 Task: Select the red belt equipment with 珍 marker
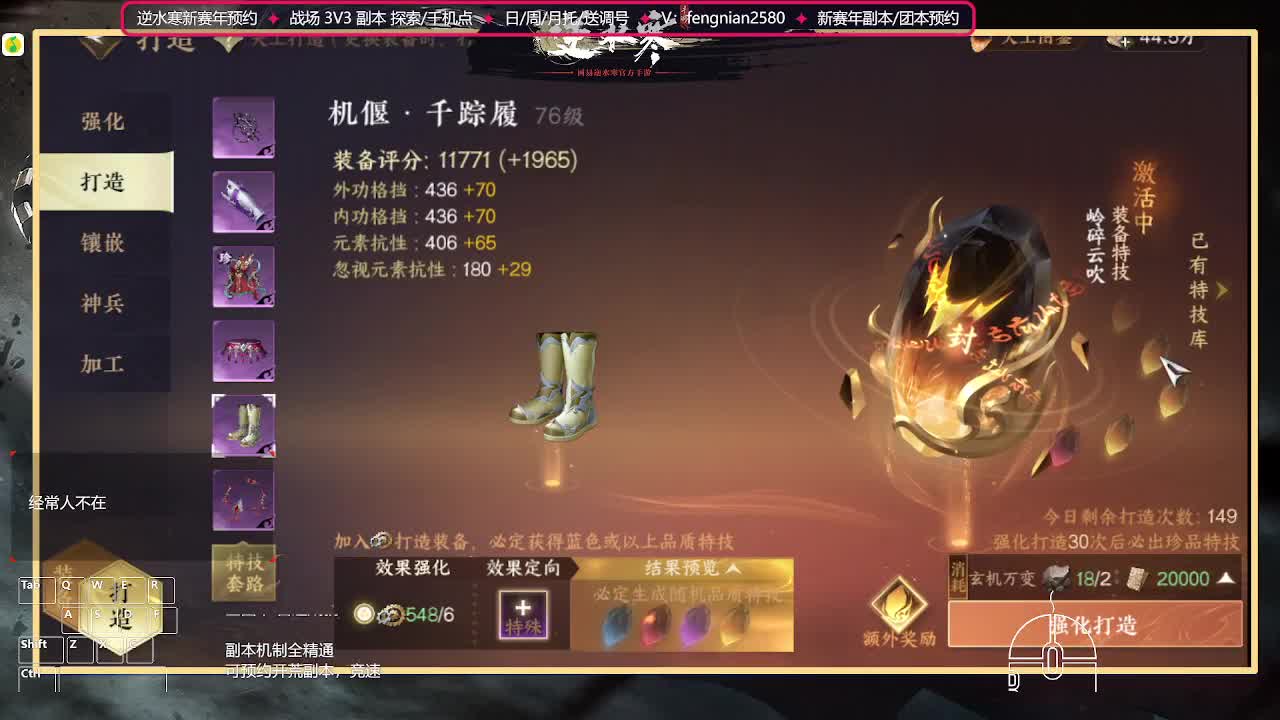coord(243,275)
